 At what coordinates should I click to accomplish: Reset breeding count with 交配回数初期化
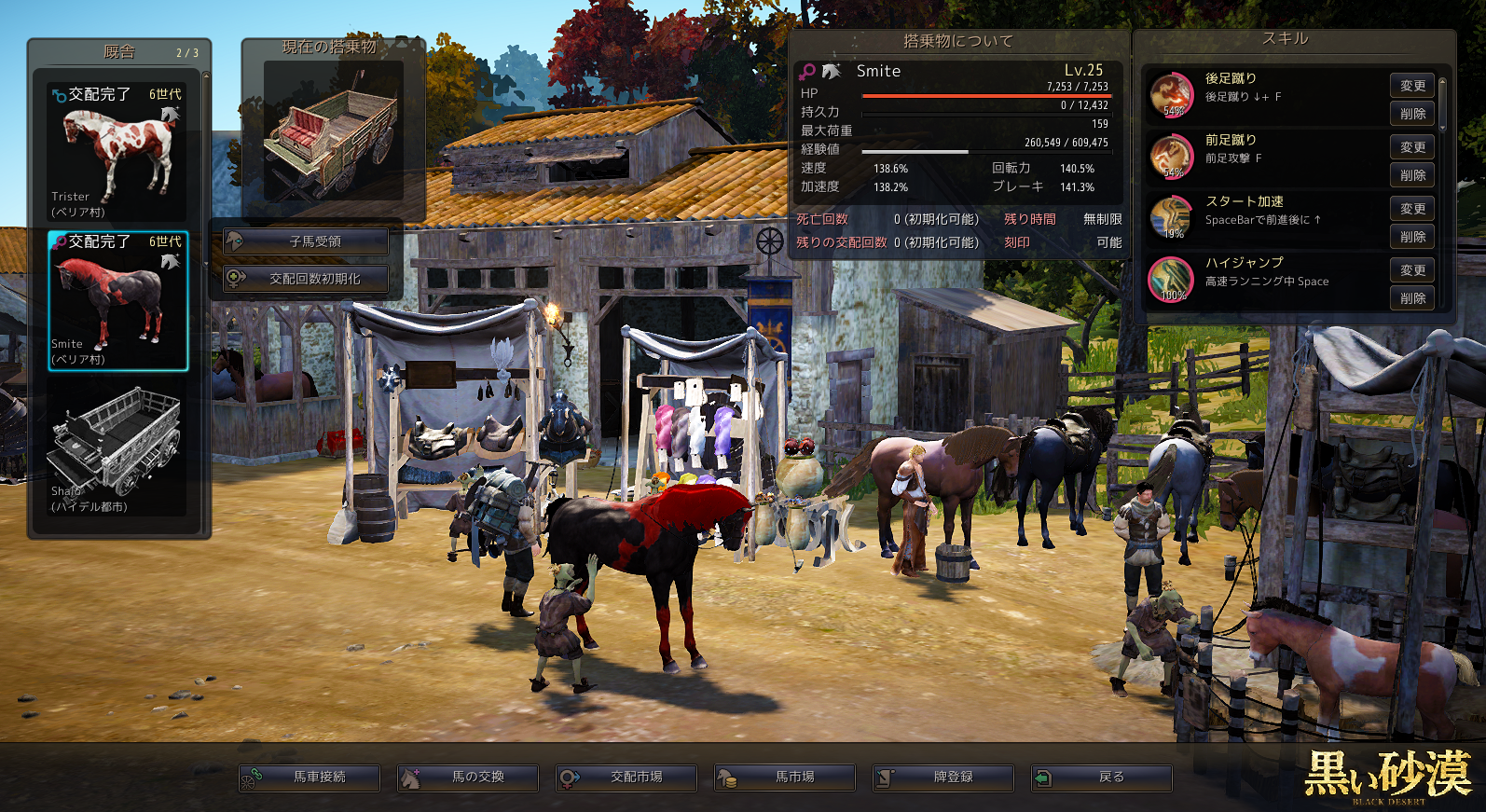pyautogui.click(x=306, y=279)
